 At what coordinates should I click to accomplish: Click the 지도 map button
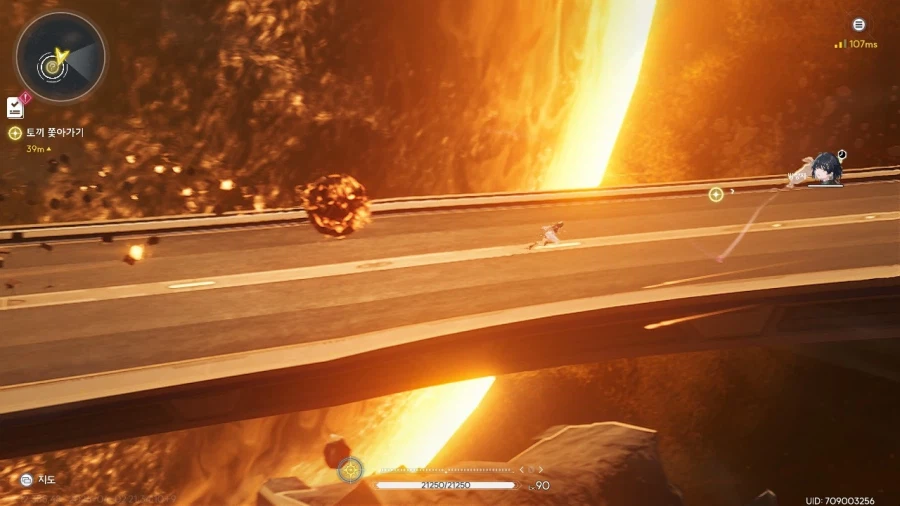pyautogui.click(x=38, y=479)
